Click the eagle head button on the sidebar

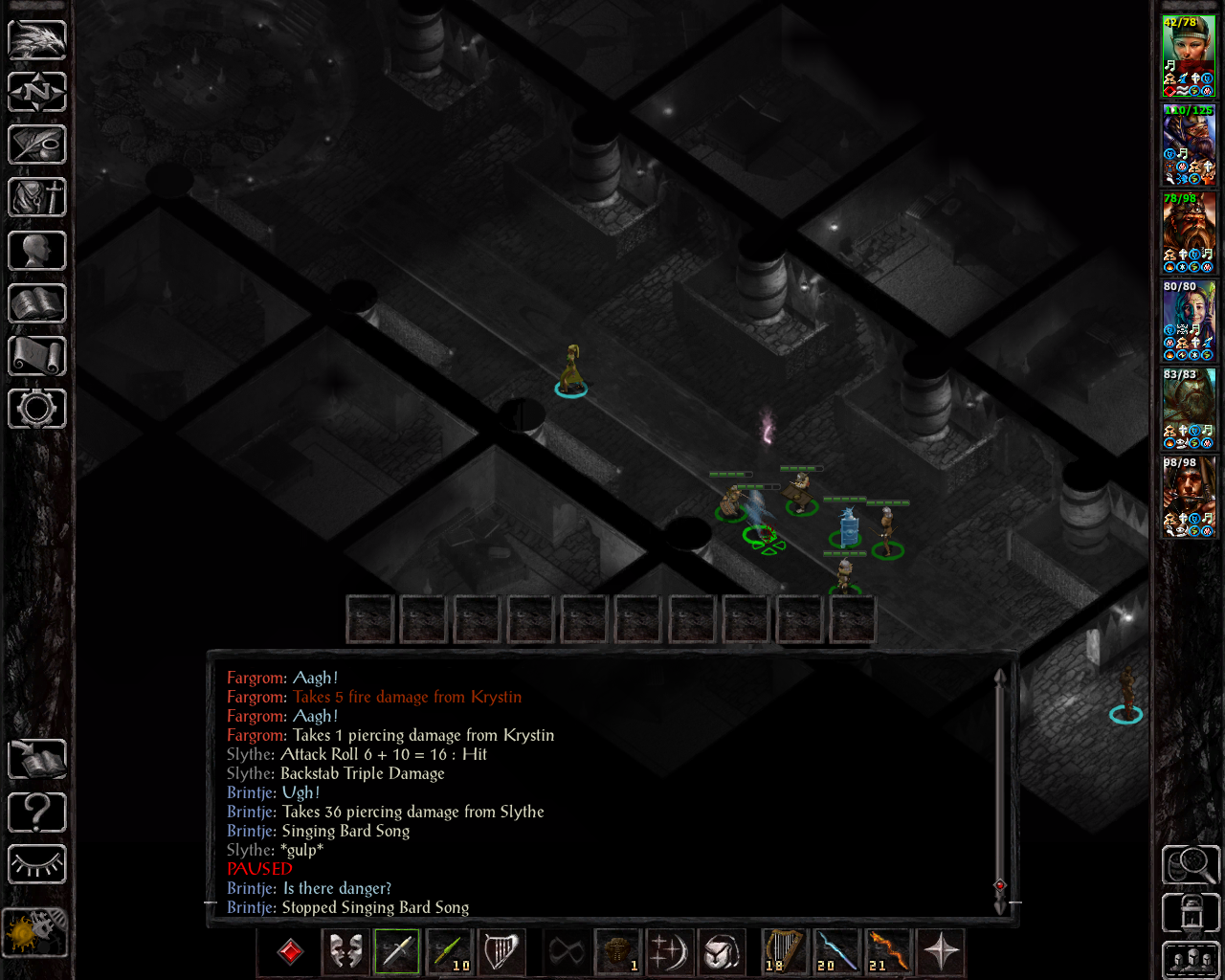[x=37, y=39]
